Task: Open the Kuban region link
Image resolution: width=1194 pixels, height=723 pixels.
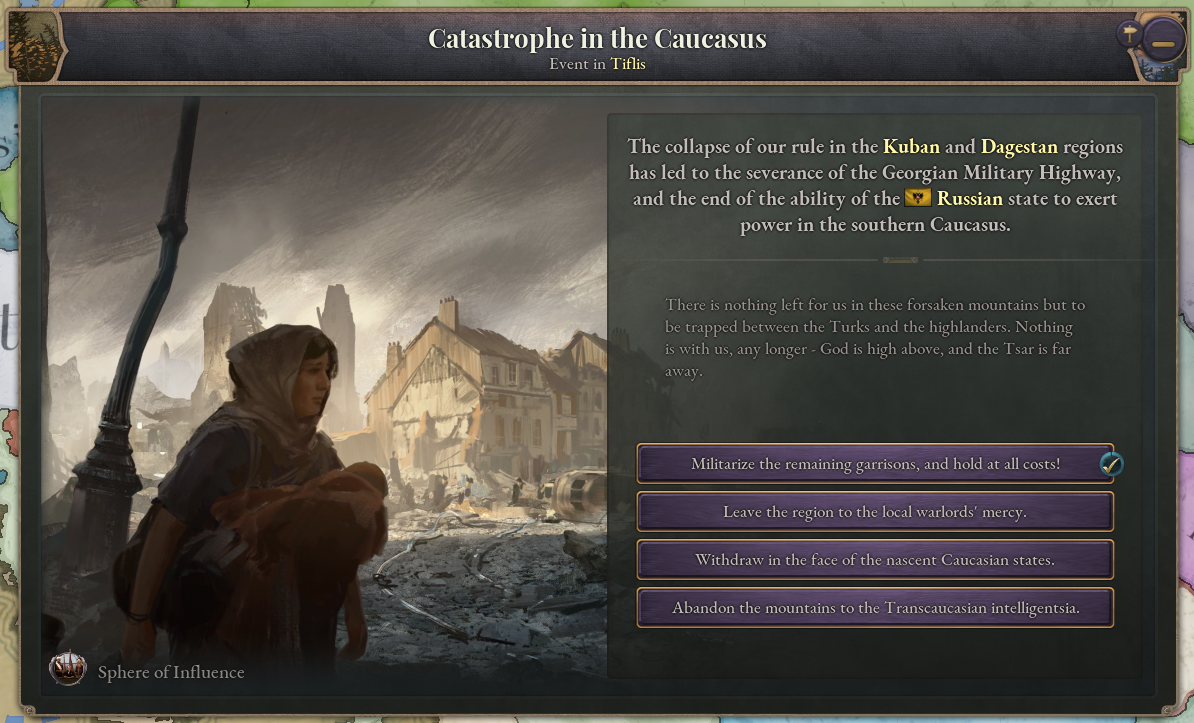Action: point(911,147)
